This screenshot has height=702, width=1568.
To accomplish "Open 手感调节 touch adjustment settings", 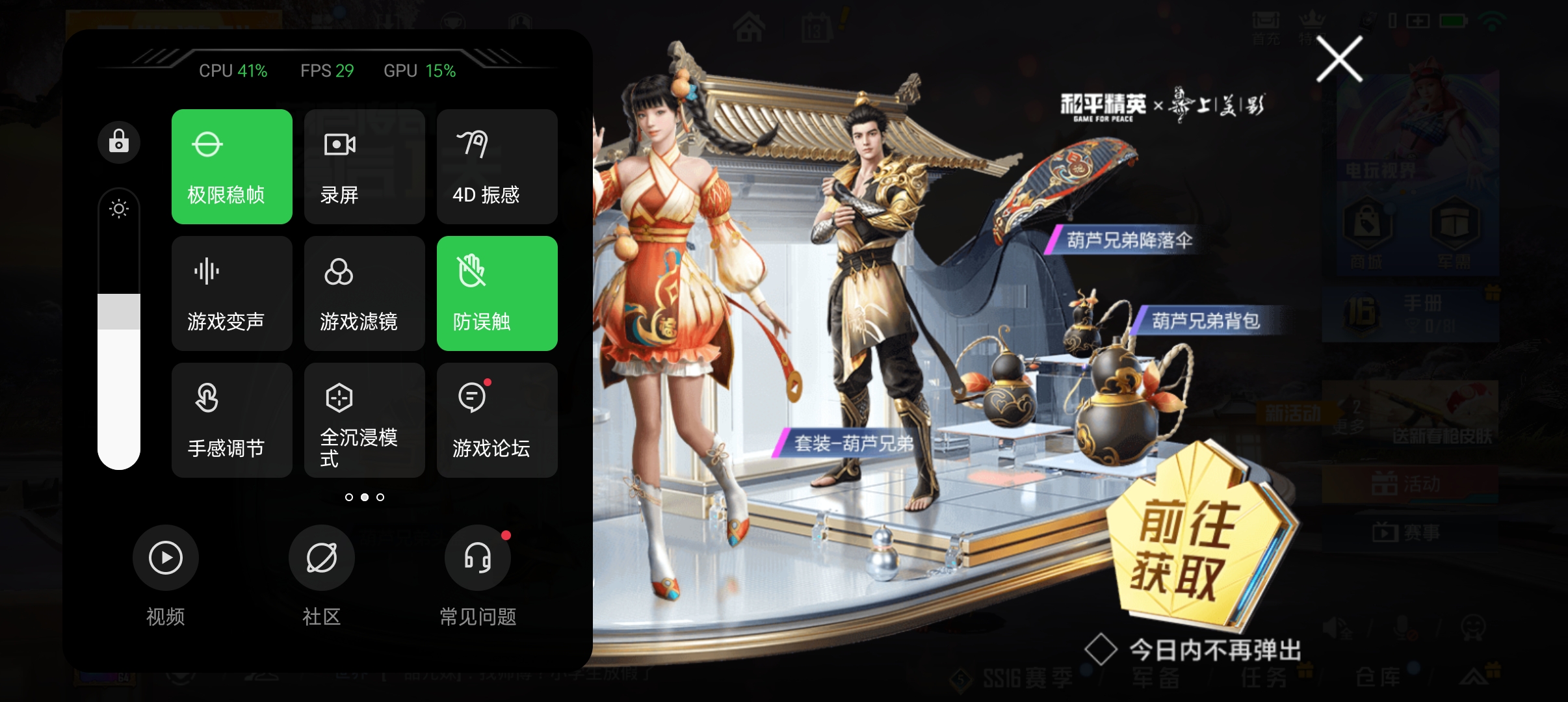I will tap(232, 420).
